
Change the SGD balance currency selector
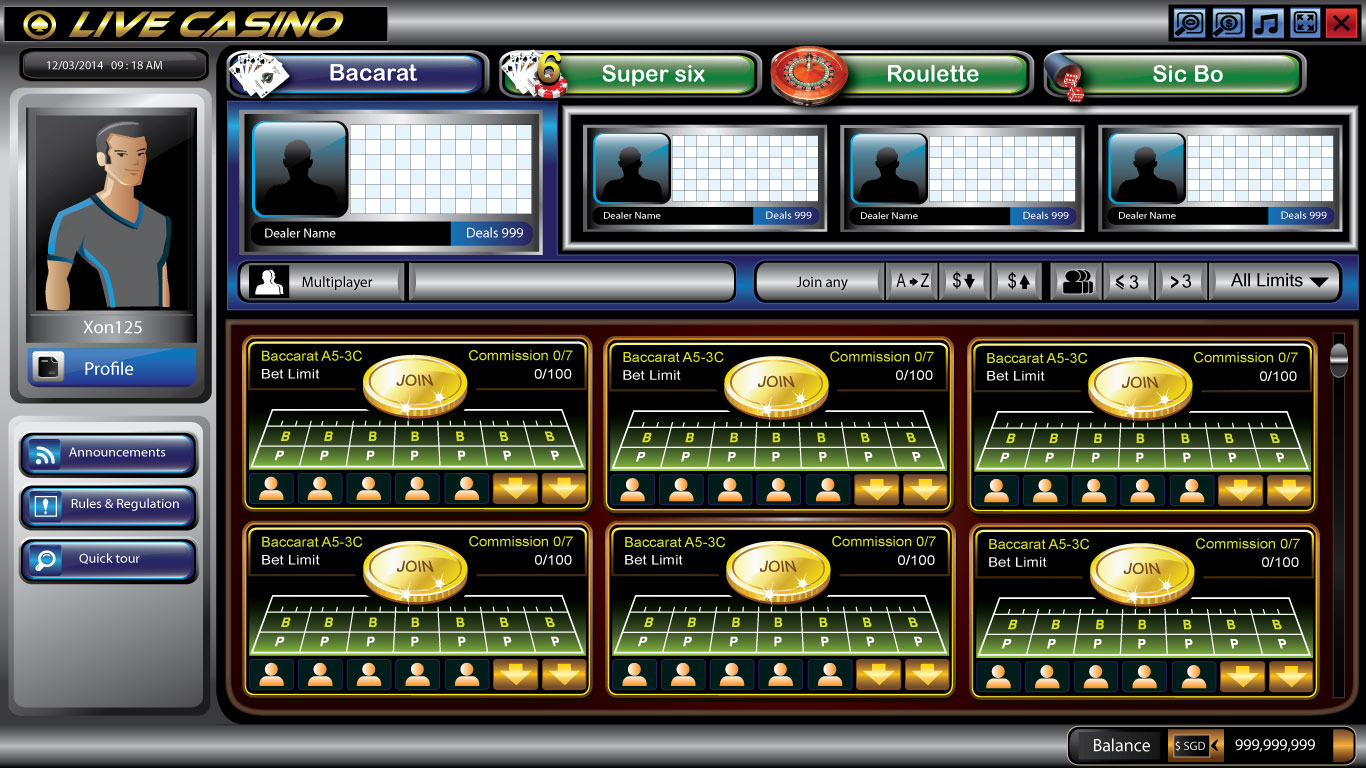tap(1196, 745)
